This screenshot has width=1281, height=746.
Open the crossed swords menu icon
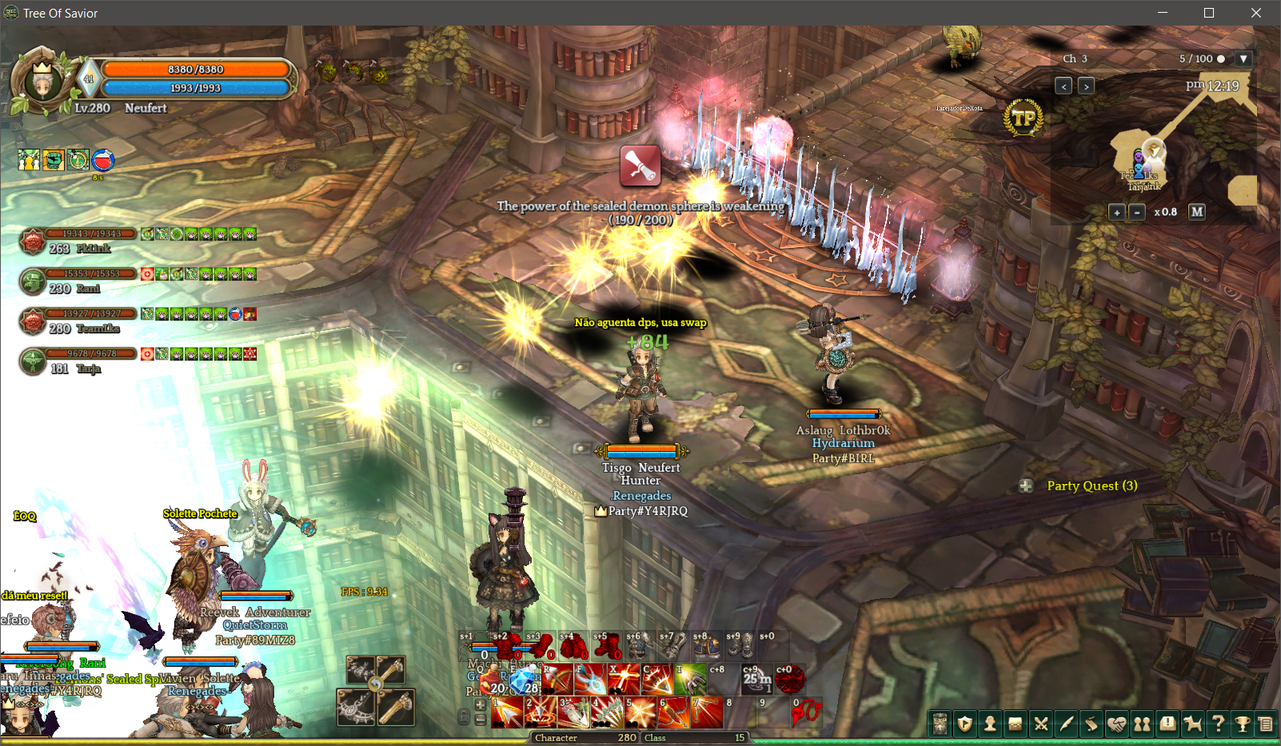click(1041, 724)
